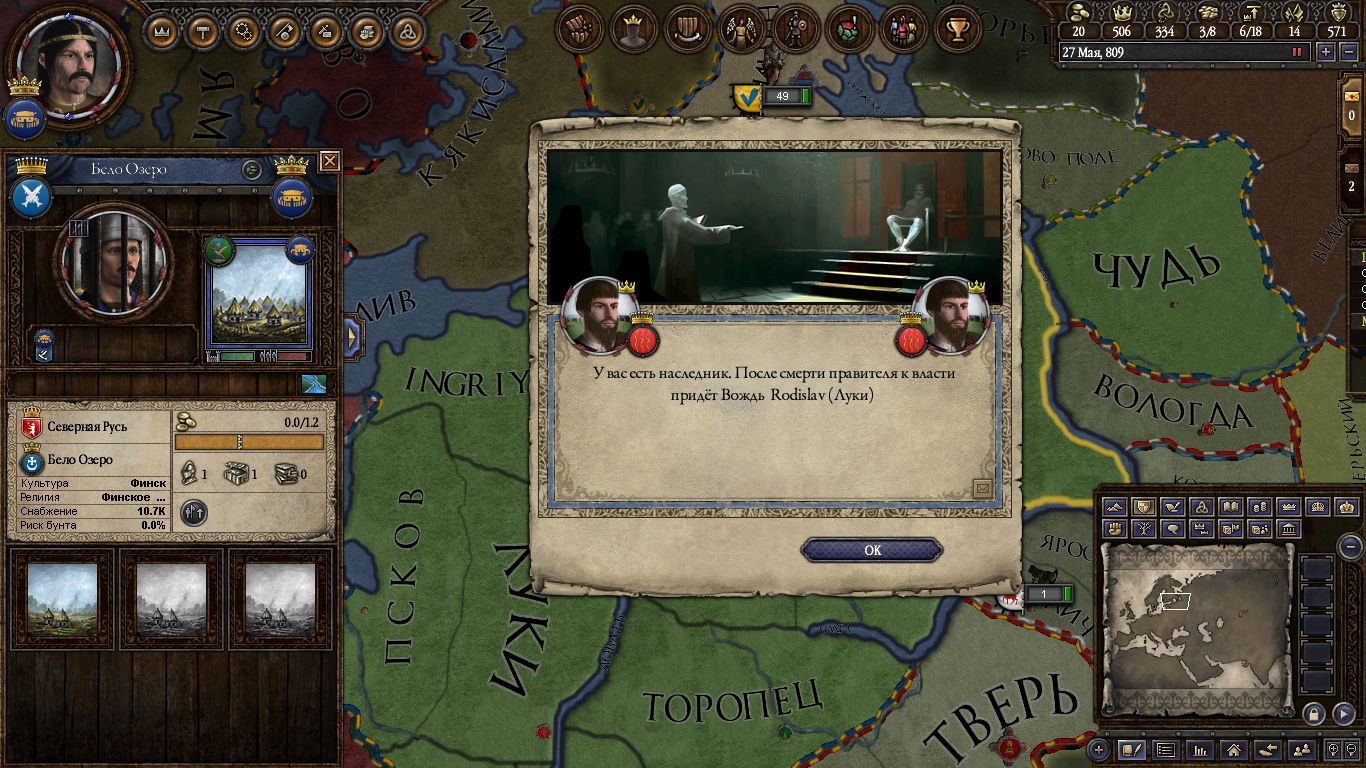Open the trophy icon tab in the top bar
This screenshot has width=1366, height=768.
957,30
